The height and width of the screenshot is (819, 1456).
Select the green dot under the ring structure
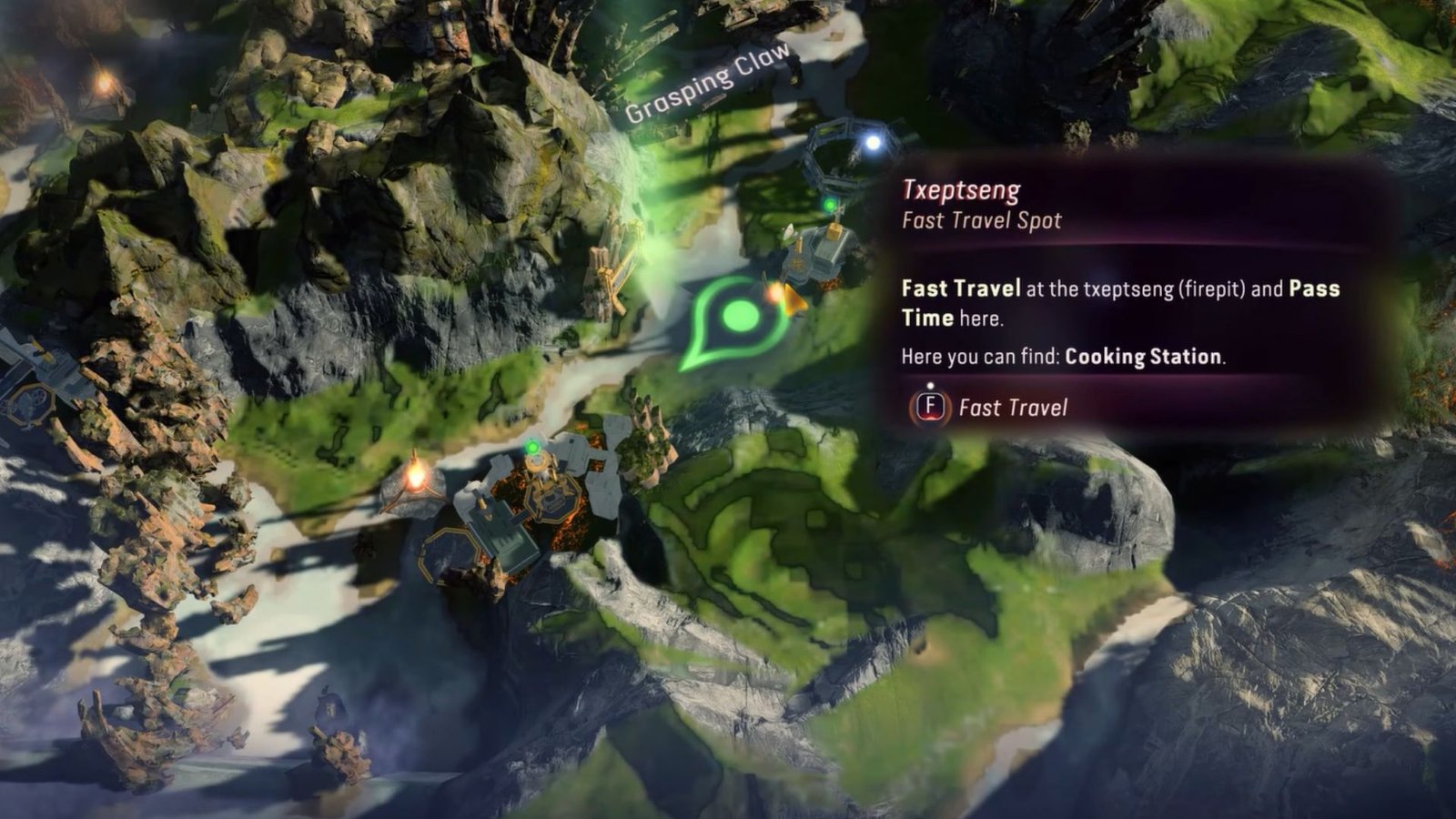point(830,202)
